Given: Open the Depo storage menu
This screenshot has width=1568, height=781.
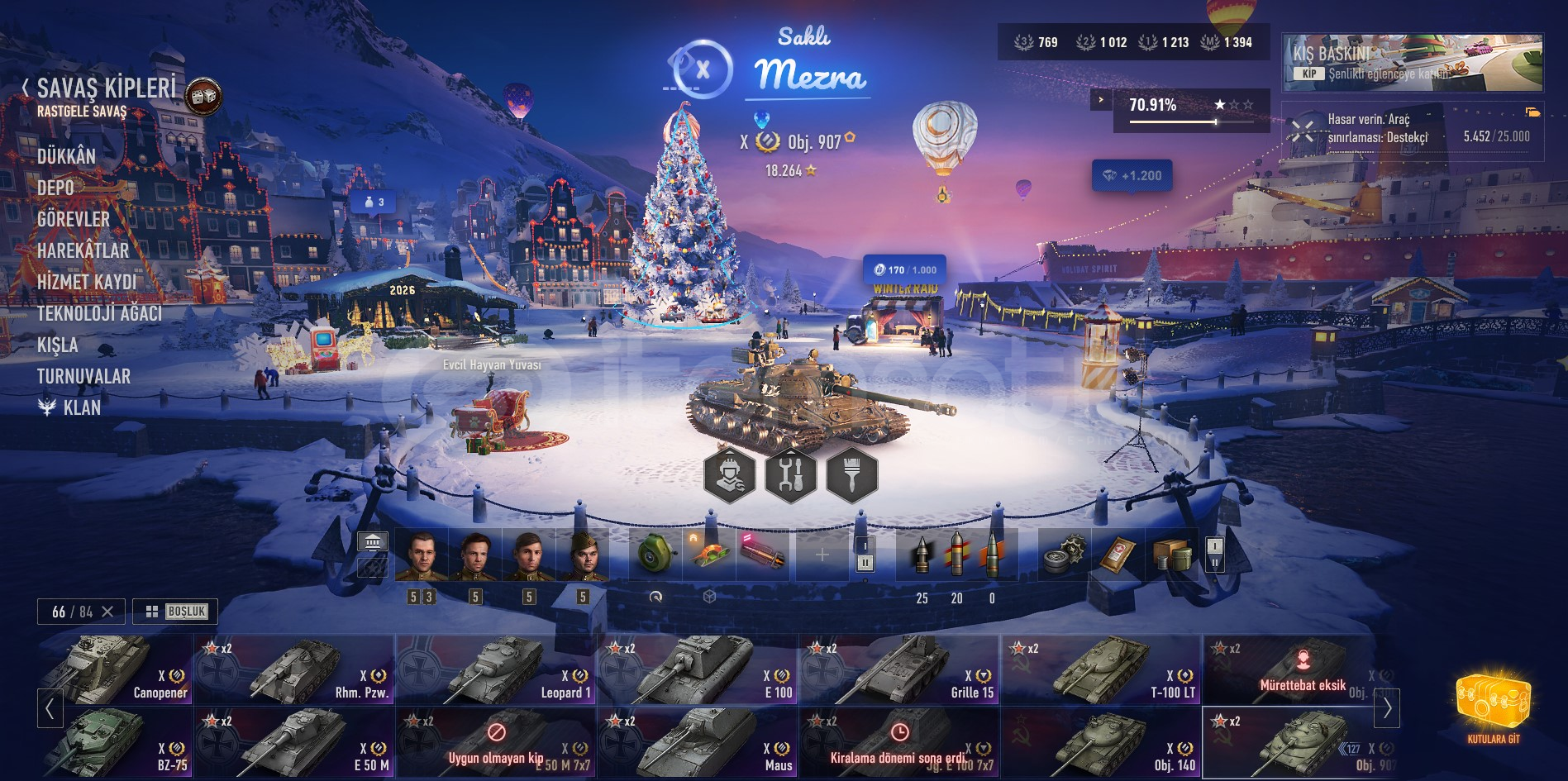Looking at the screenshot, I should 55,188.
